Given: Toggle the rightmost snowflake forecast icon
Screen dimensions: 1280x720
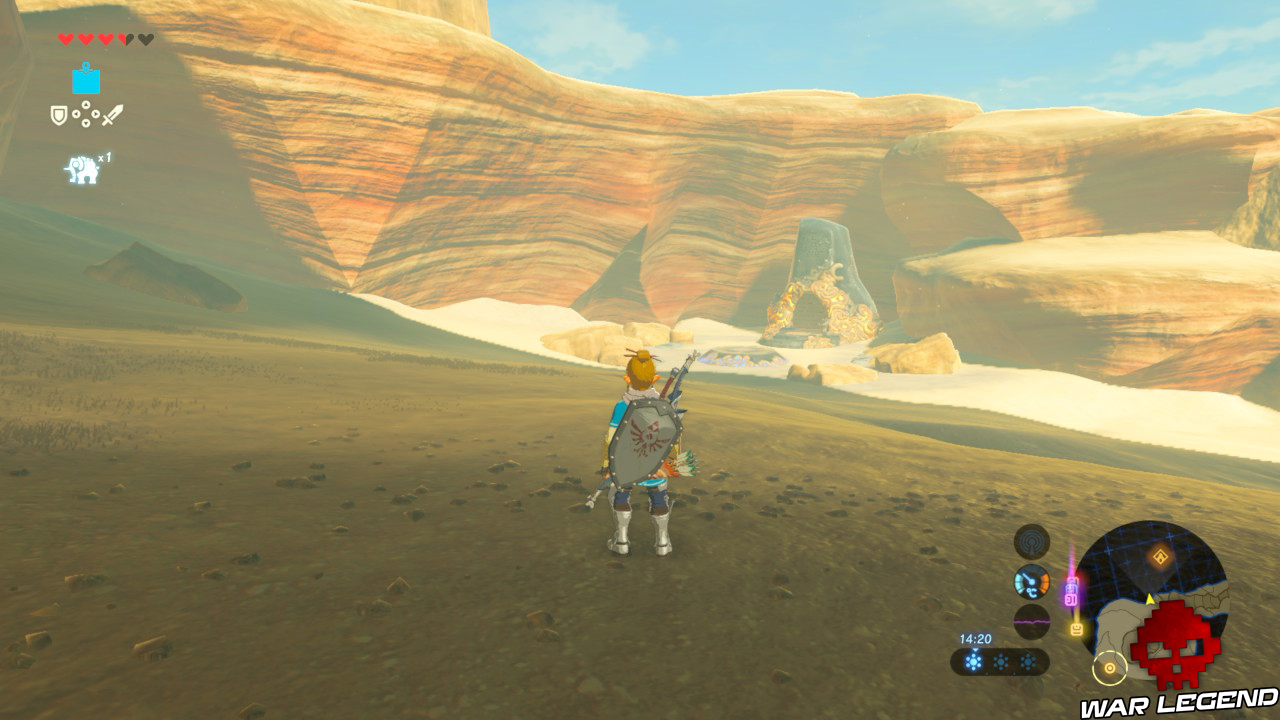Looking at the screenshot, I should click(1028, 662).
